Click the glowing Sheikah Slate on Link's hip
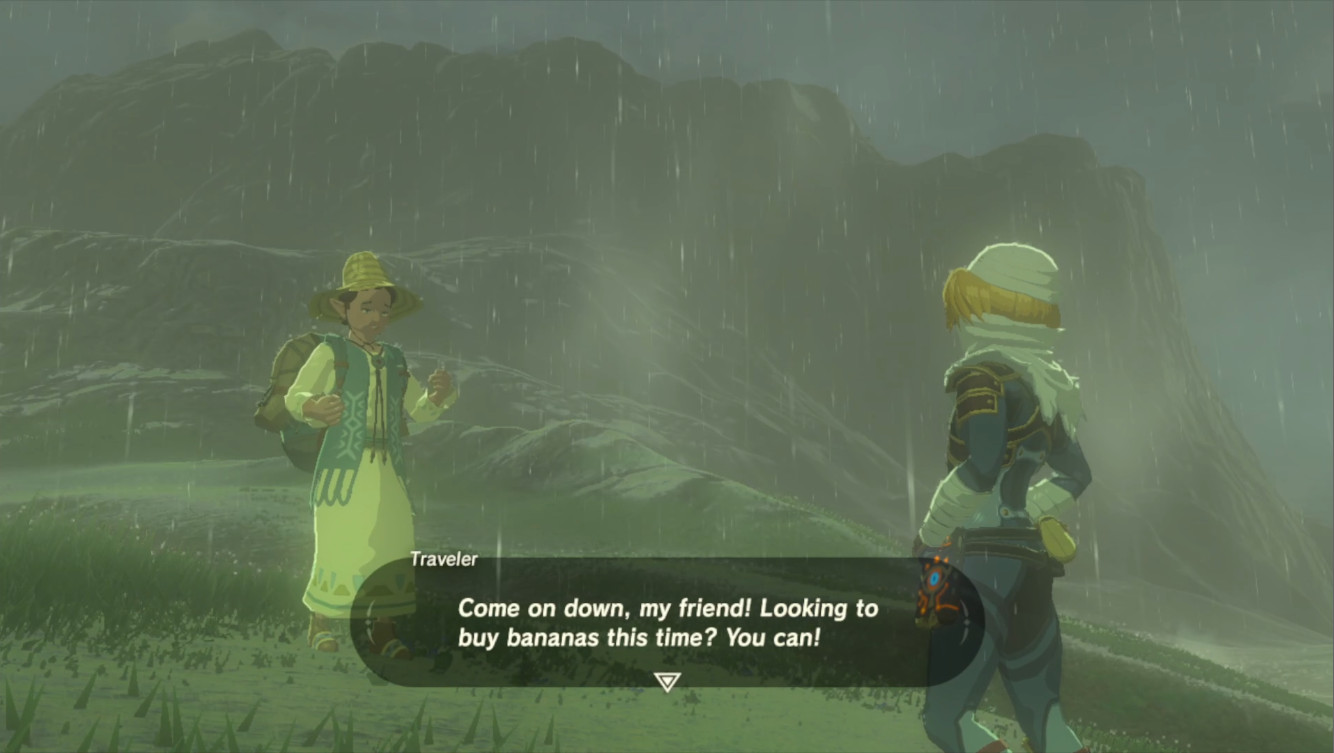Image resolution: width=1334 pixels, height=753 pixels. pos(936,580)
